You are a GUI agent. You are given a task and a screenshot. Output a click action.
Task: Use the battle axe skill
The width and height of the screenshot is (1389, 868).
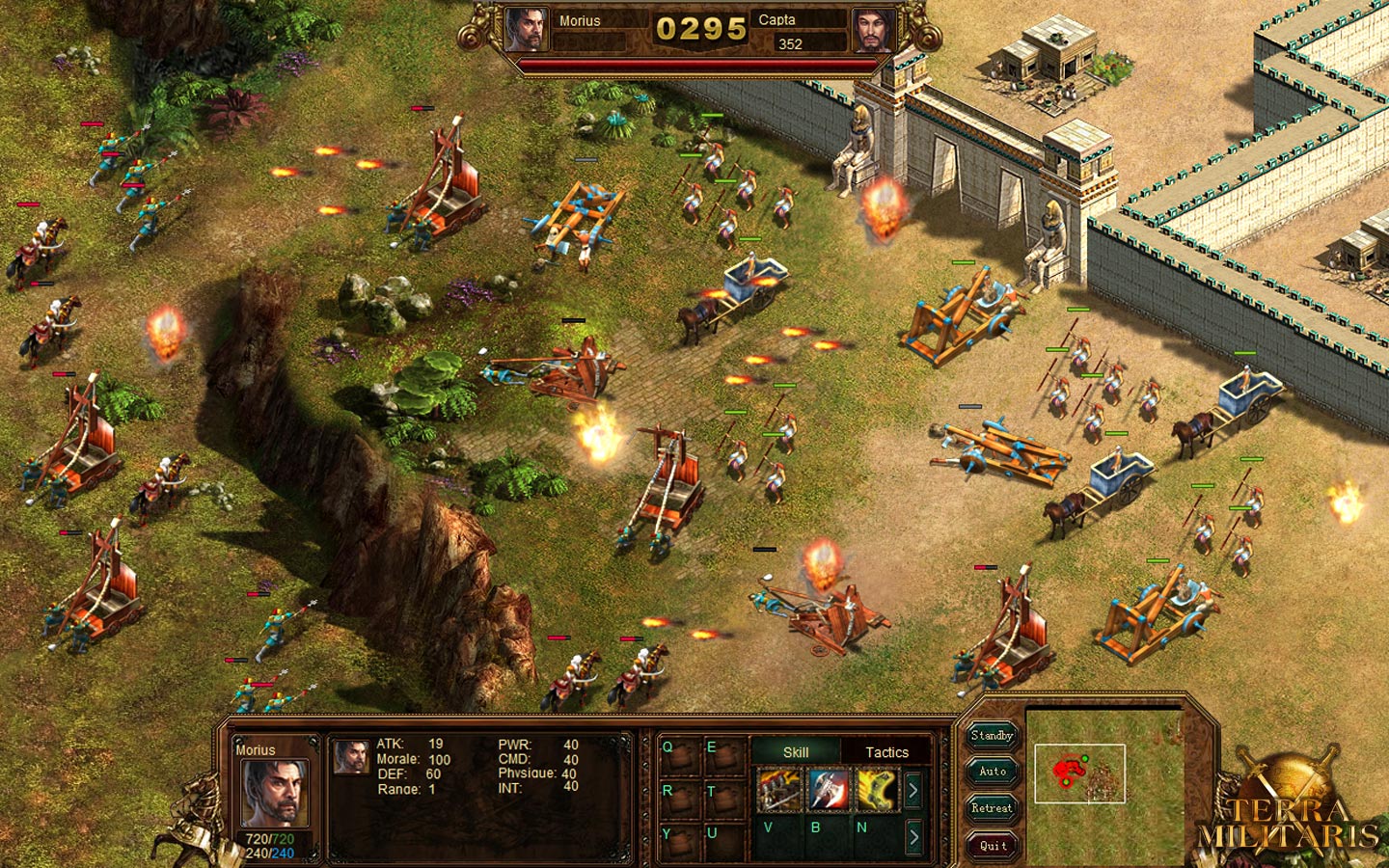tap(828, 790)
